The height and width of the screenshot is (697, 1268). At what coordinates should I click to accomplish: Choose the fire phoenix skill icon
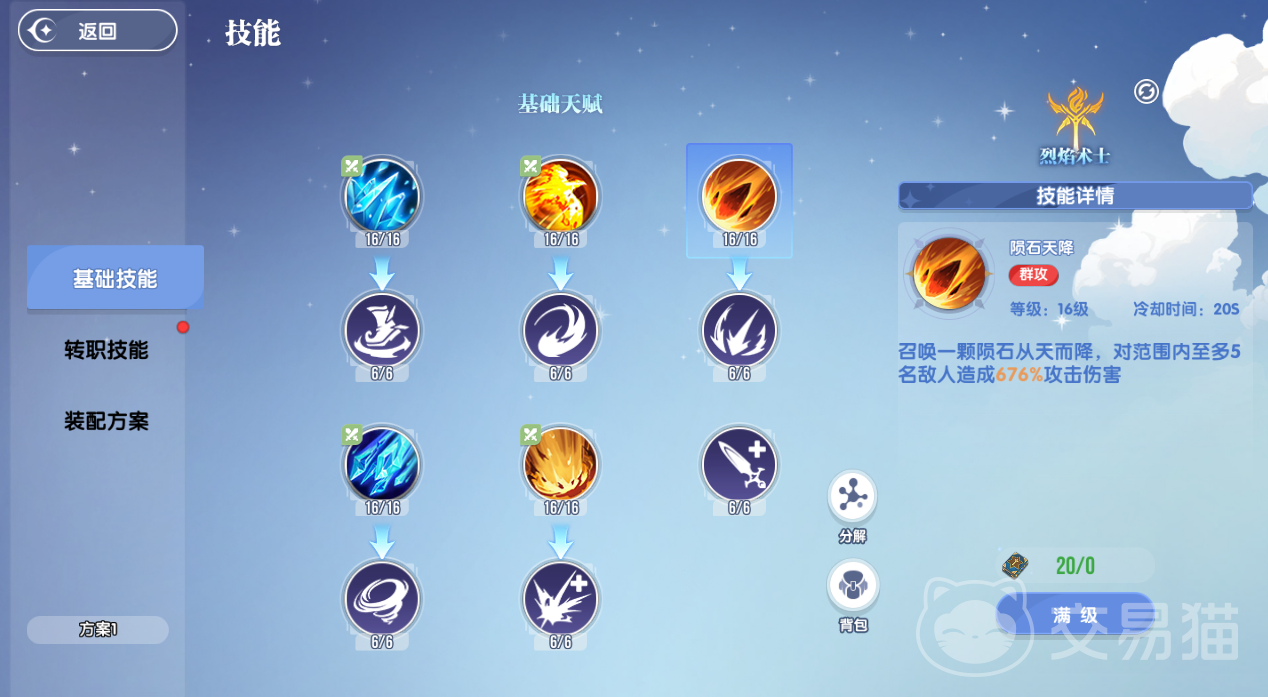560,195
